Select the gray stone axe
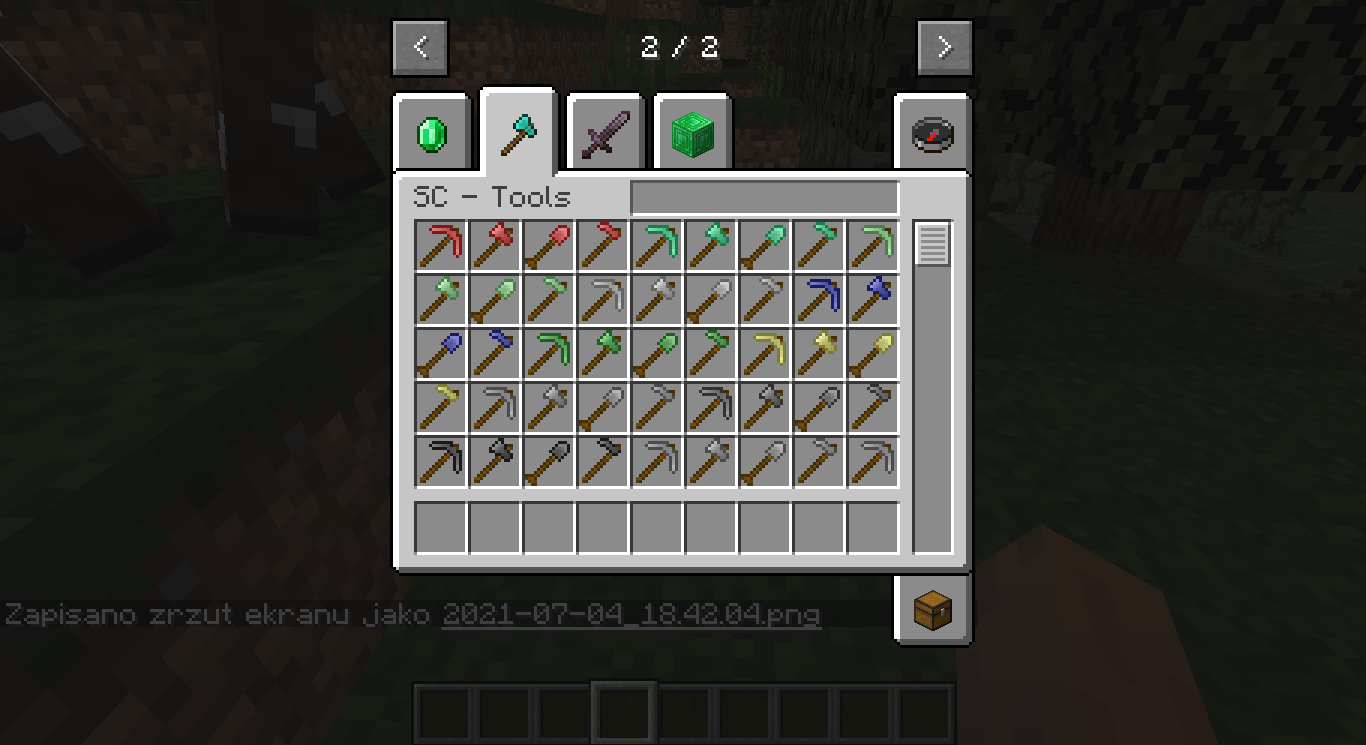This screenshot has width=1366, height=745. pos(764,409)
